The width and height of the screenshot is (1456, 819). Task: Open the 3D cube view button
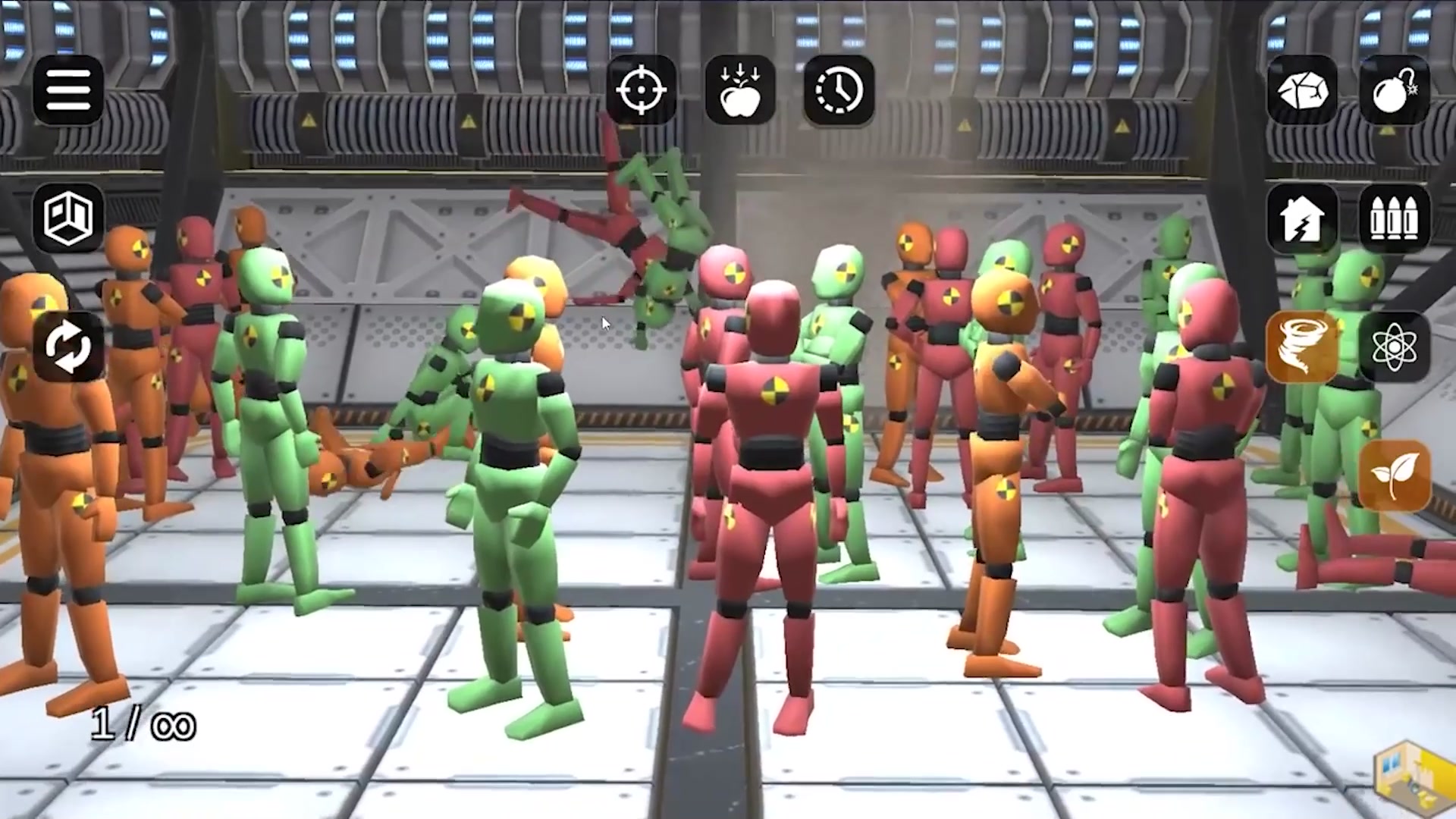[68, 218]
